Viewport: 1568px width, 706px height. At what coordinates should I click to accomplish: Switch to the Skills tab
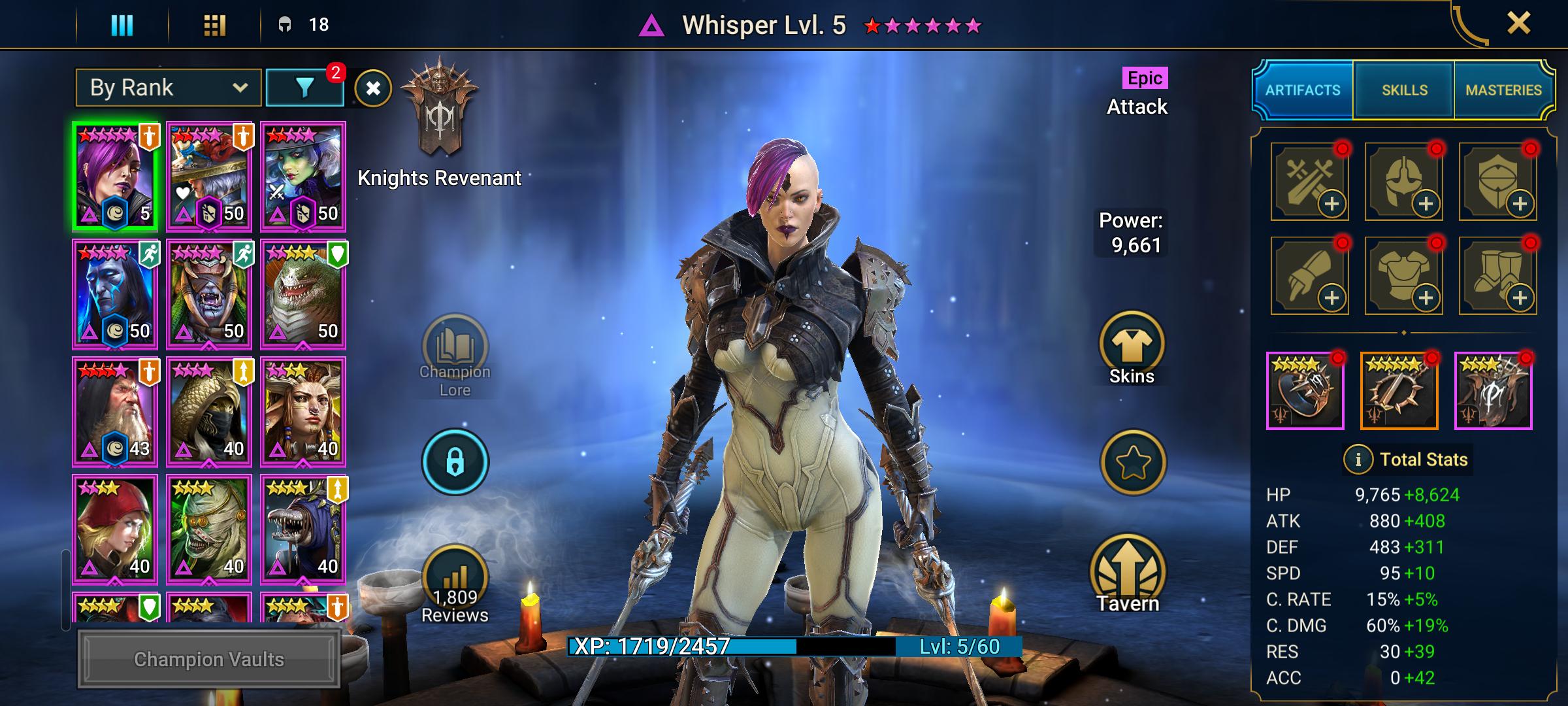1405,90
